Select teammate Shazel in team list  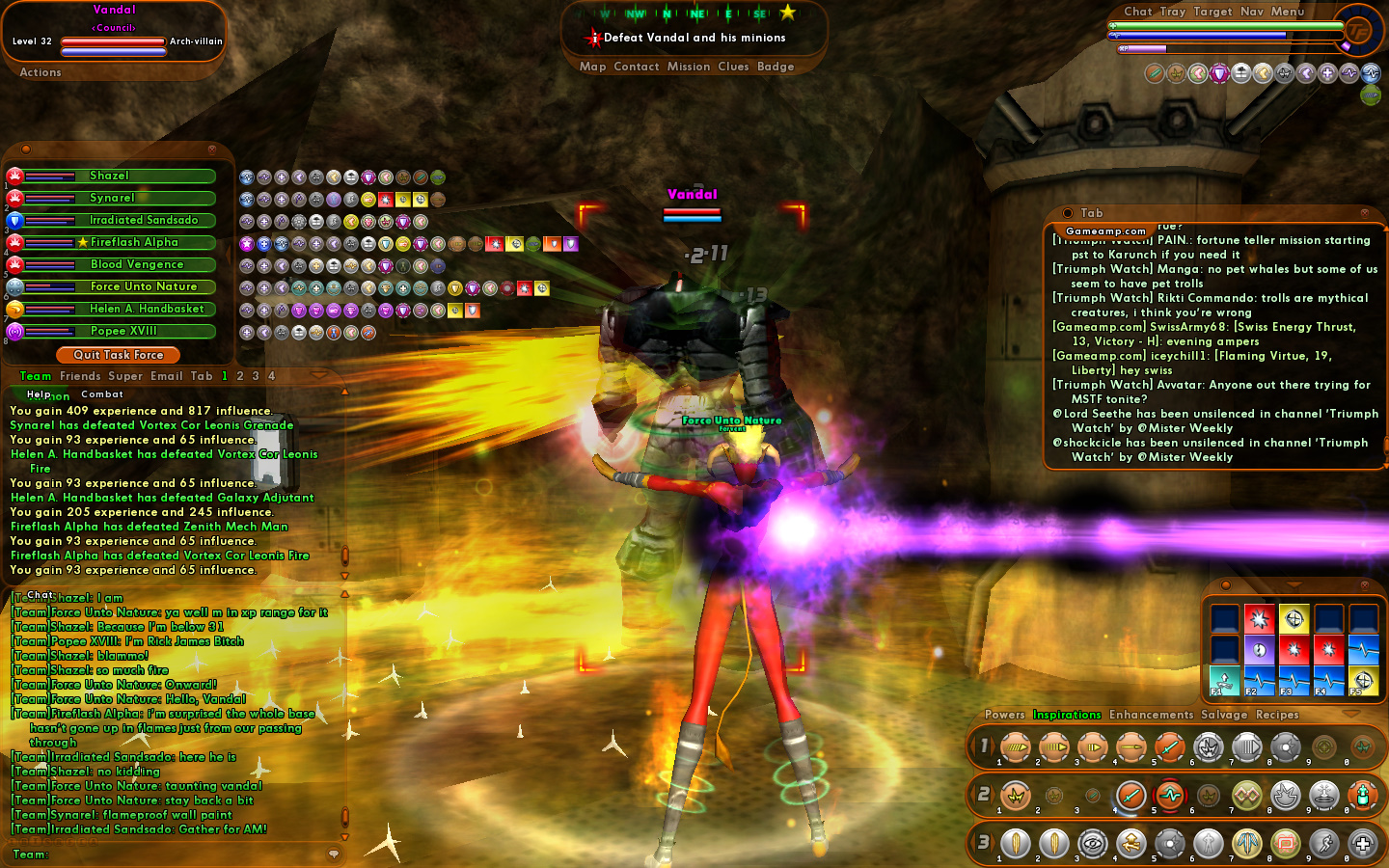pyautogui.click(x=109, y=176)
